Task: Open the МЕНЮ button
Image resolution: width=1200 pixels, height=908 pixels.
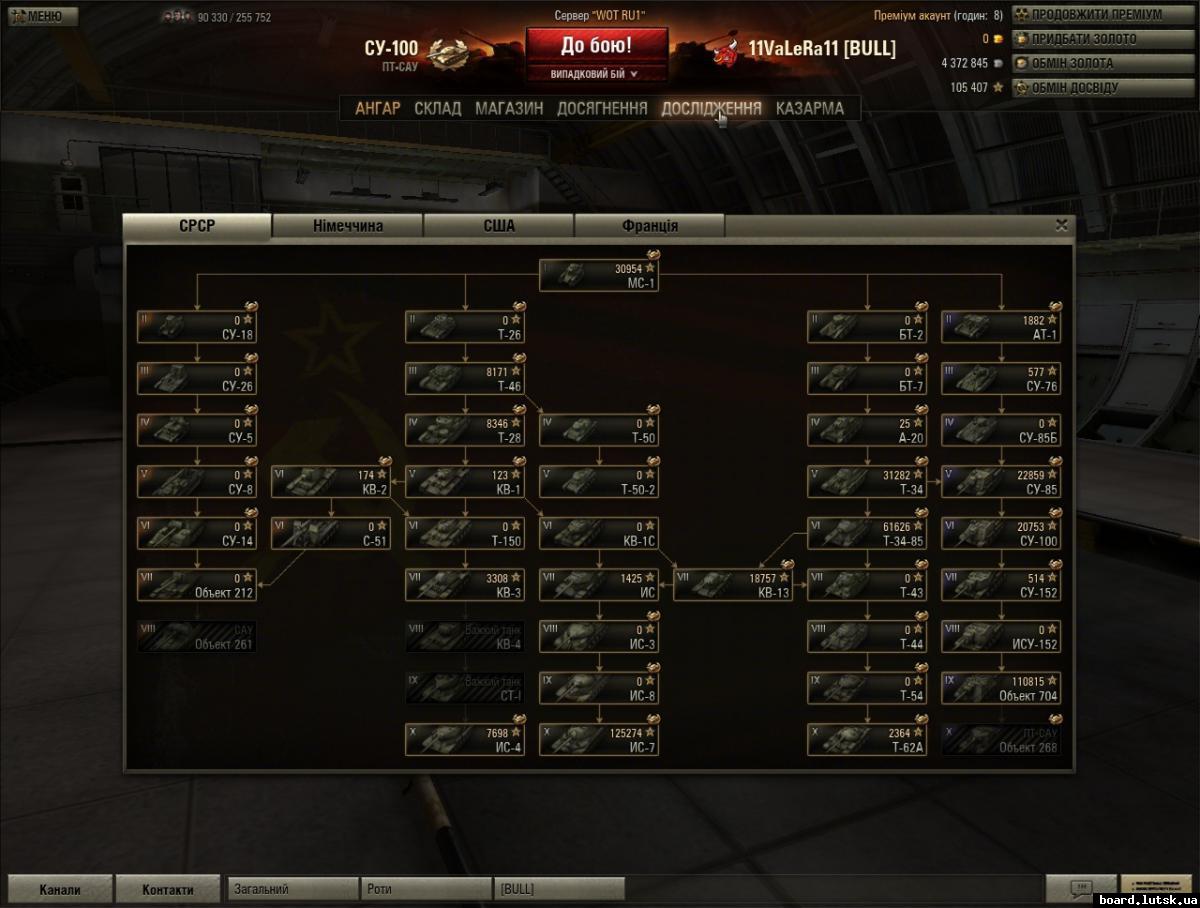Action: [41, 16]
